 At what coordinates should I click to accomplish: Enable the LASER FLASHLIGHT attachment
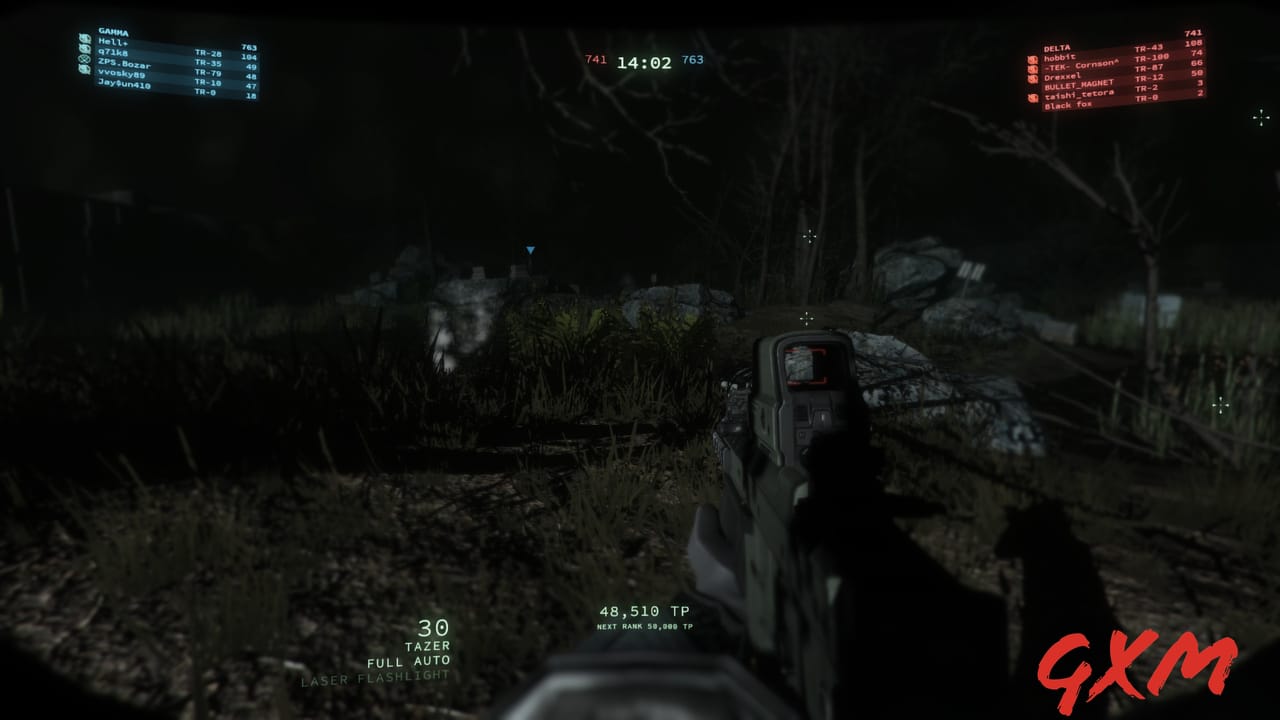(376, 678)
